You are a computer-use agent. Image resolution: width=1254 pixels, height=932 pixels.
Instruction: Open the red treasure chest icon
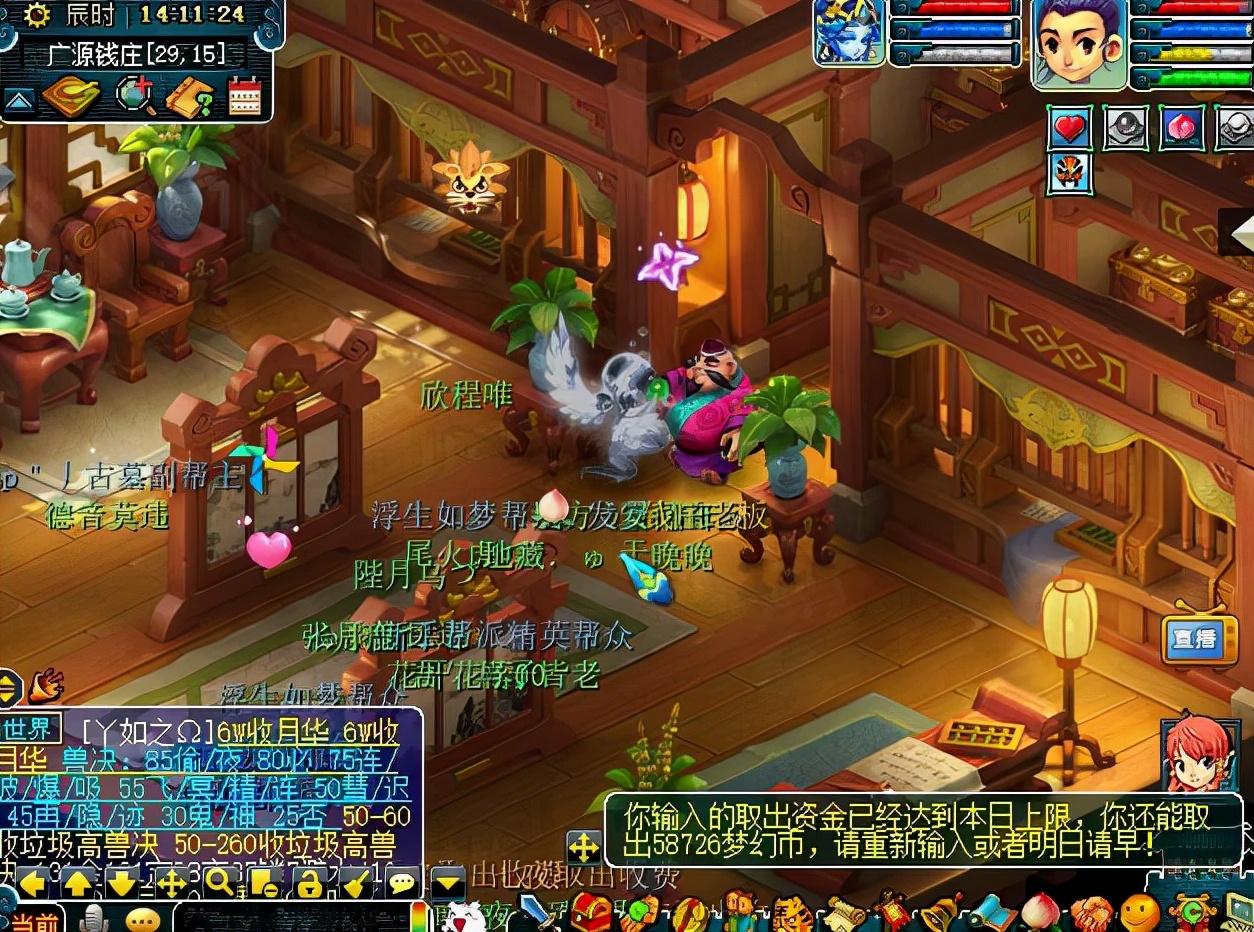590,912
